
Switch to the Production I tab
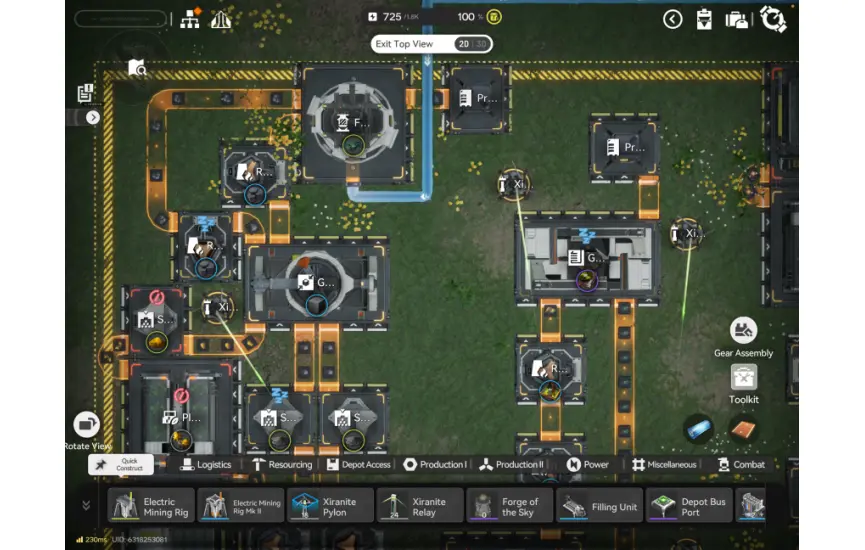[435, 464]
